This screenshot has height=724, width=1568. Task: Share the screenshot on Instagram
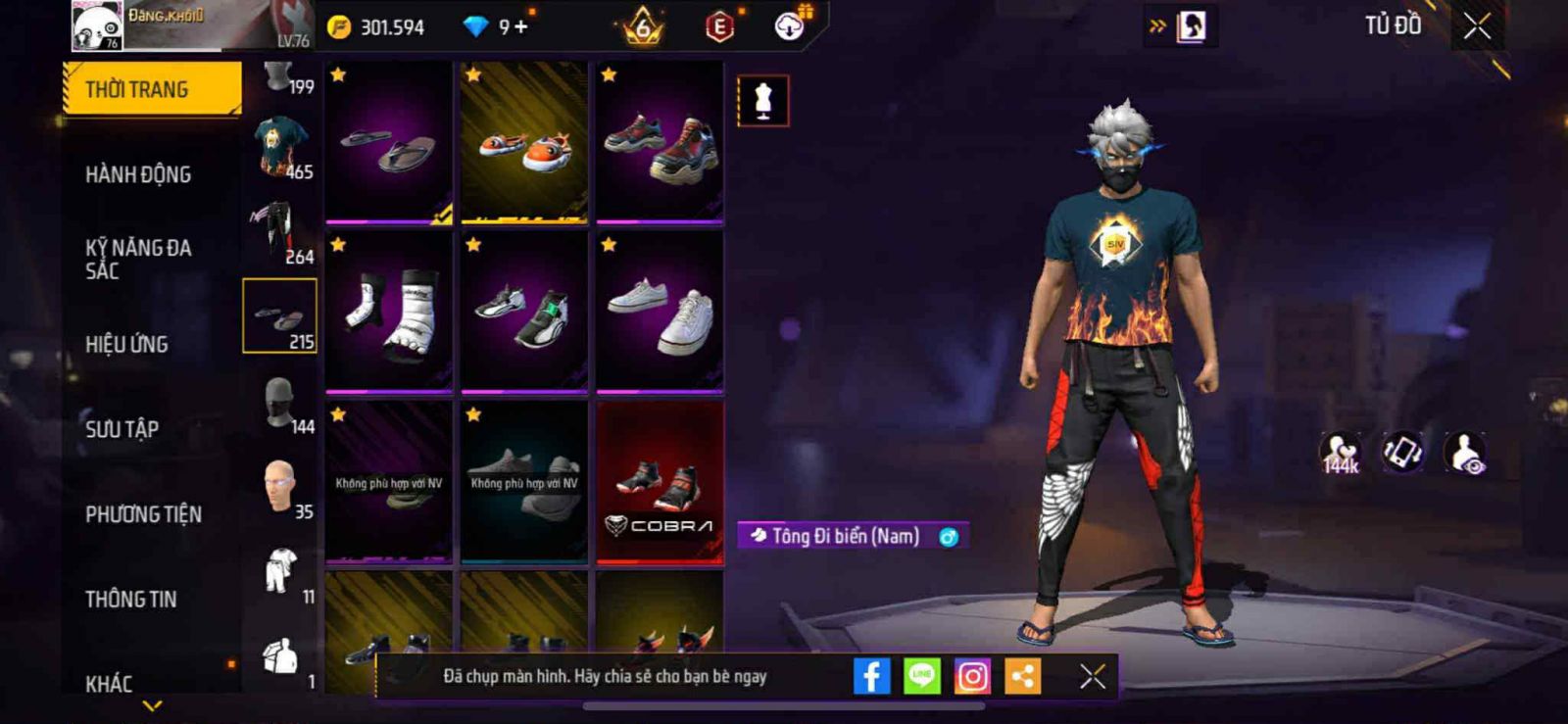(x=972, y=676)
